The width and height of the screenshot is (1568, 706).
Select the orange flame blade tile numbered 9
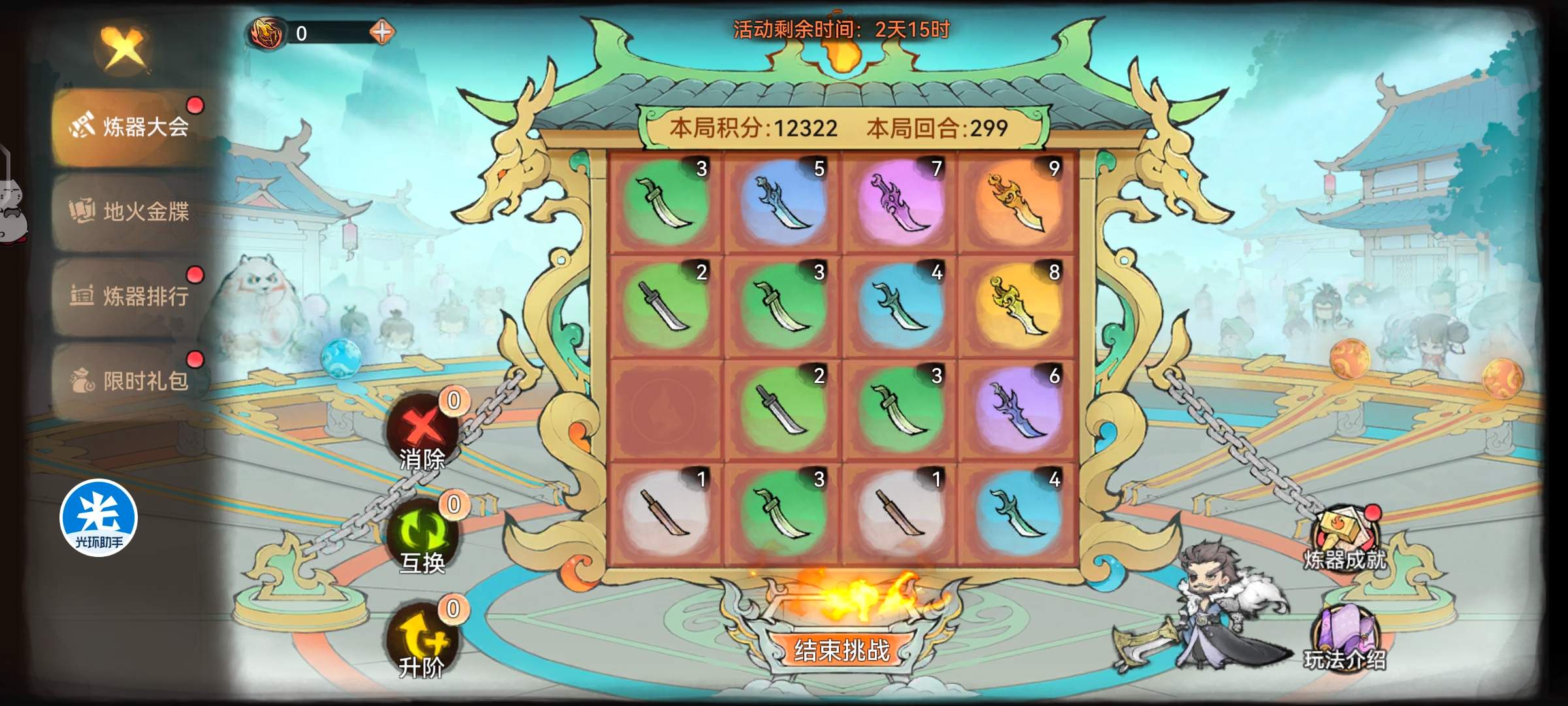tap(1017, 203)
